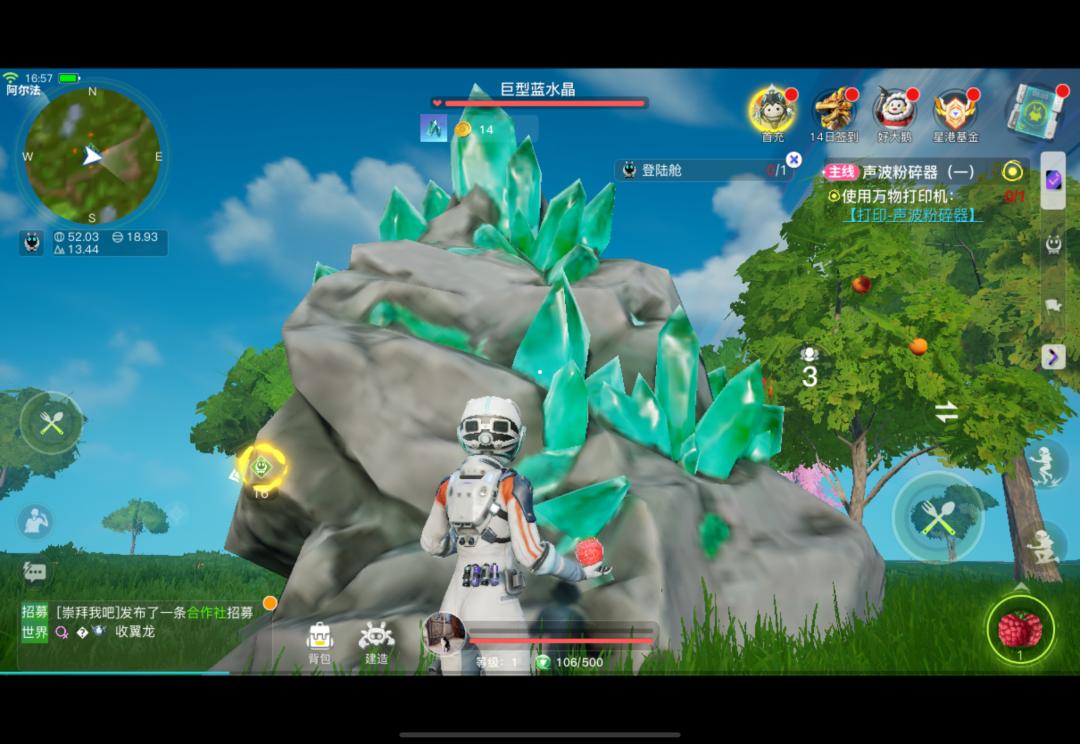Tap the swap arrows icon

[946, 411]
